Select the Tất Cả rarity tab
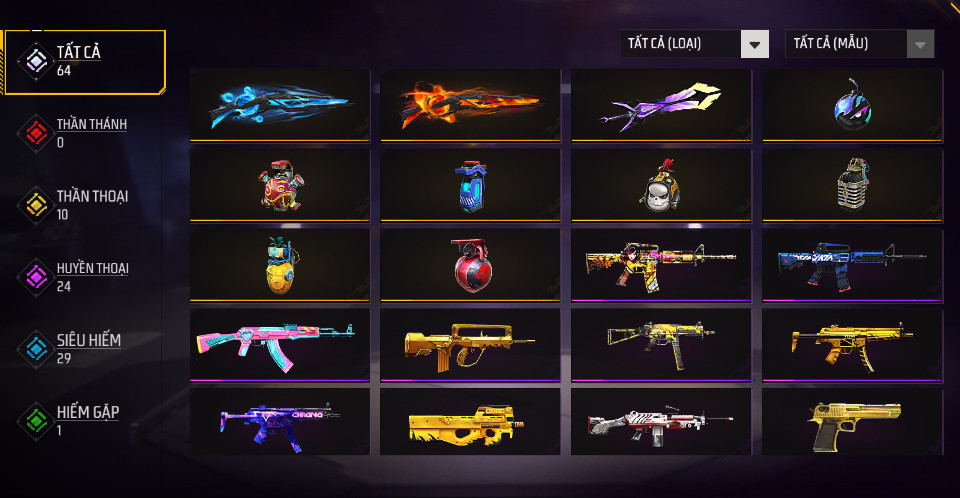 click(x=85, y=61)
